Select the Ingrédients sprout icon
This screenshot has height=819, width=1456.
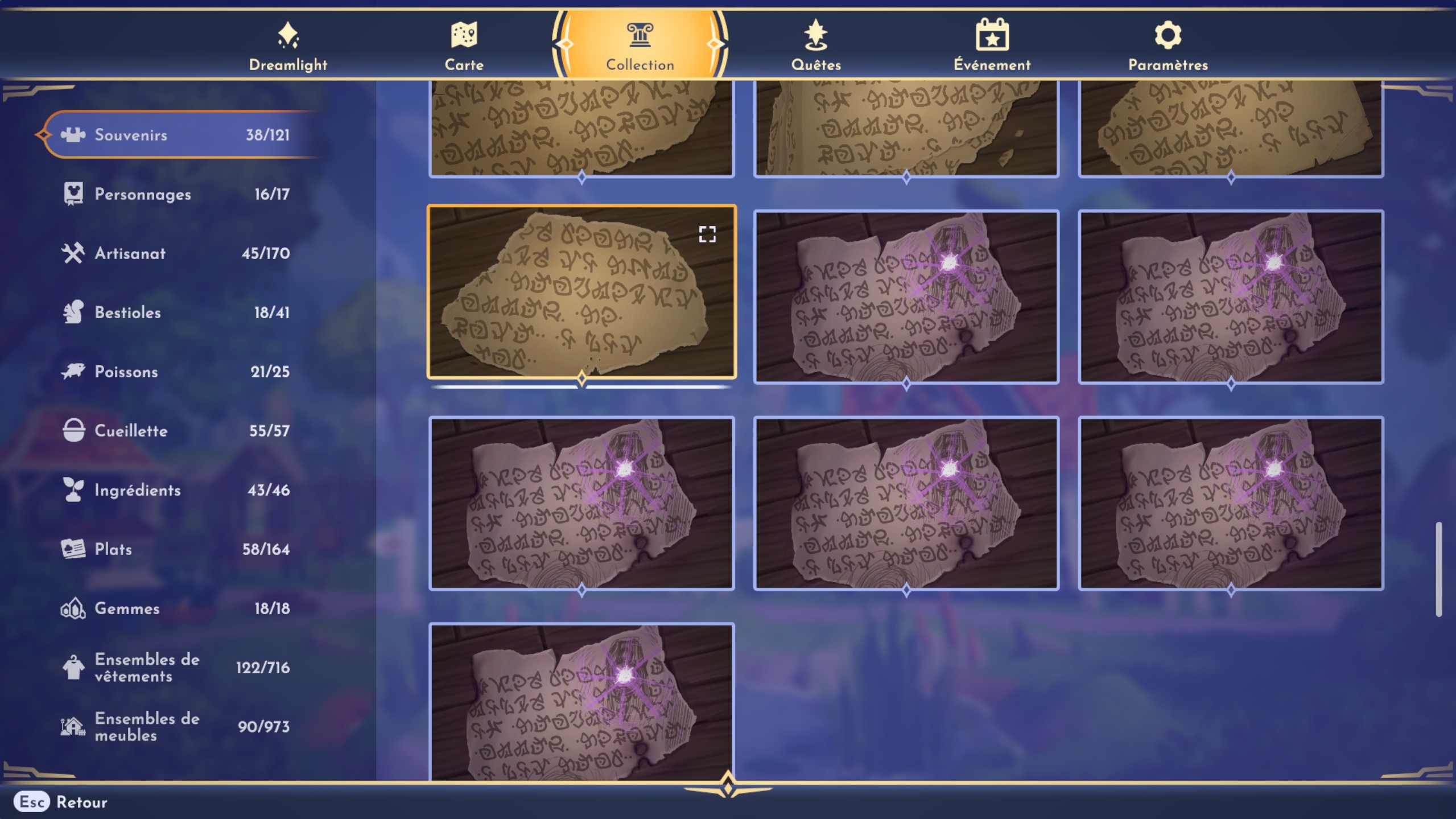coord(75,489)
